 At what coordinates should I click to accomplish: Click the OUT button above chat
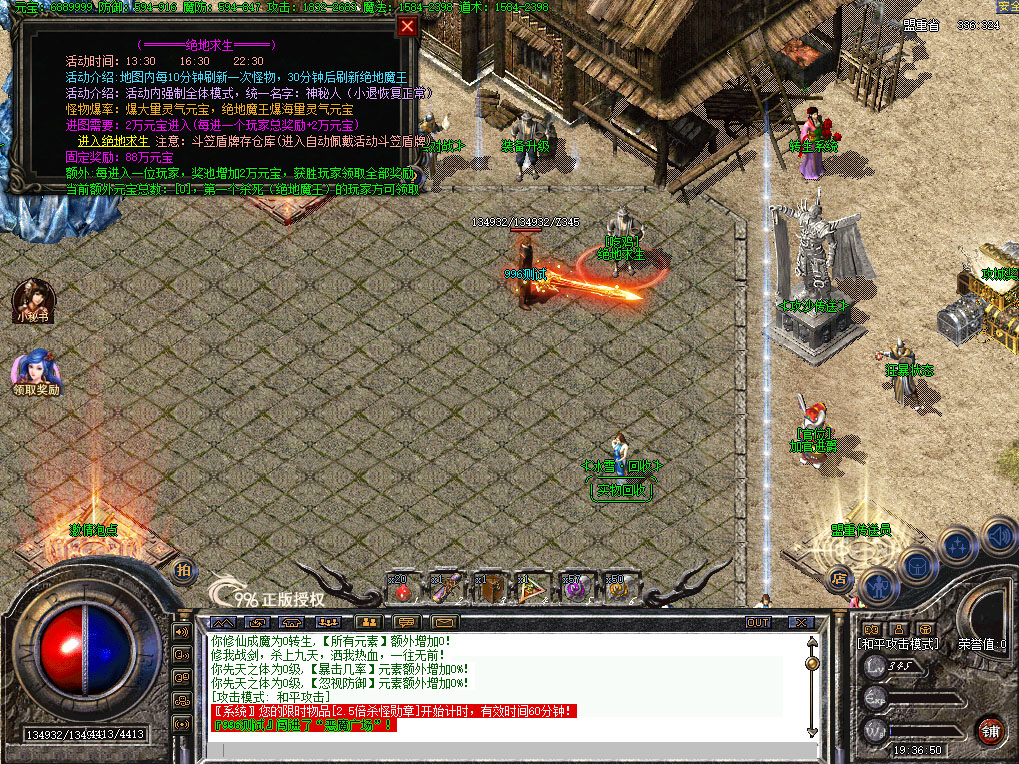click(759, 622)
